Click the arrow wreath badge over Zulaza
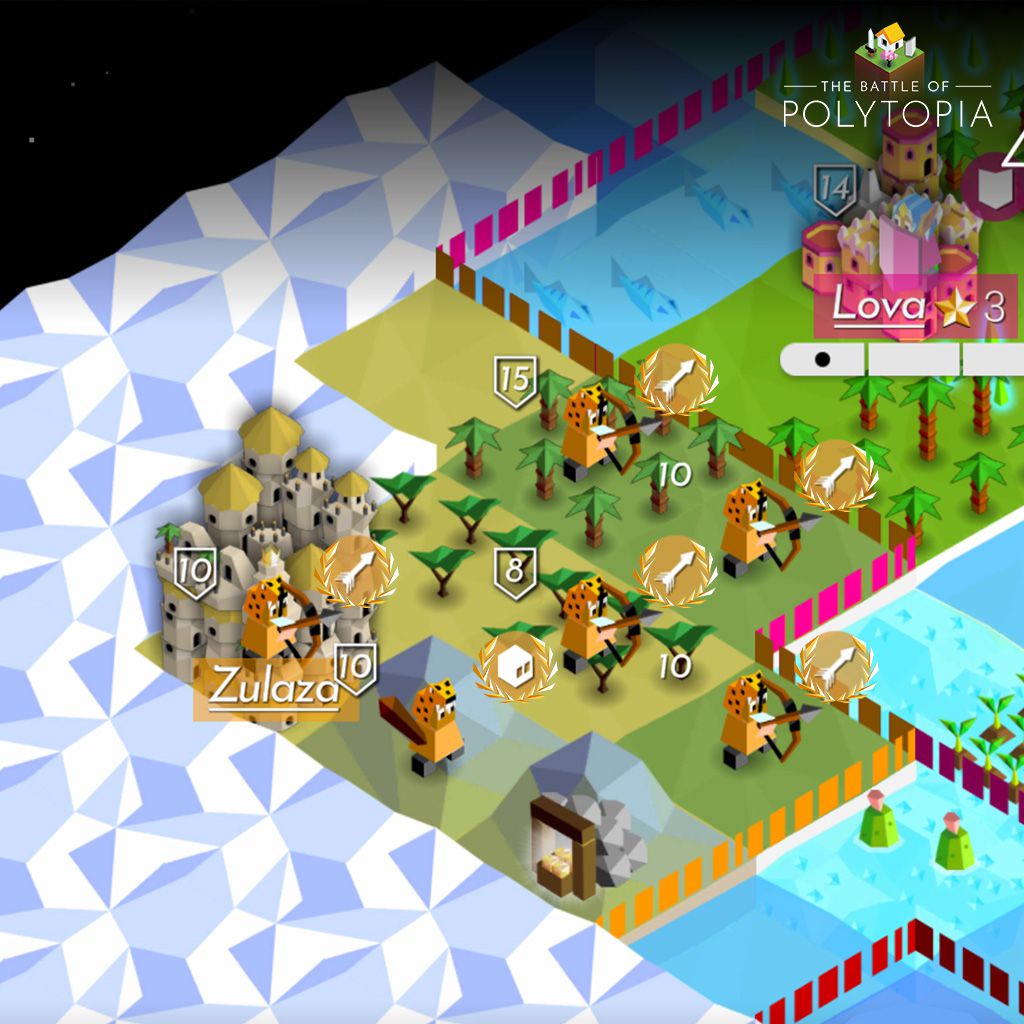 (x=356, y=572)
